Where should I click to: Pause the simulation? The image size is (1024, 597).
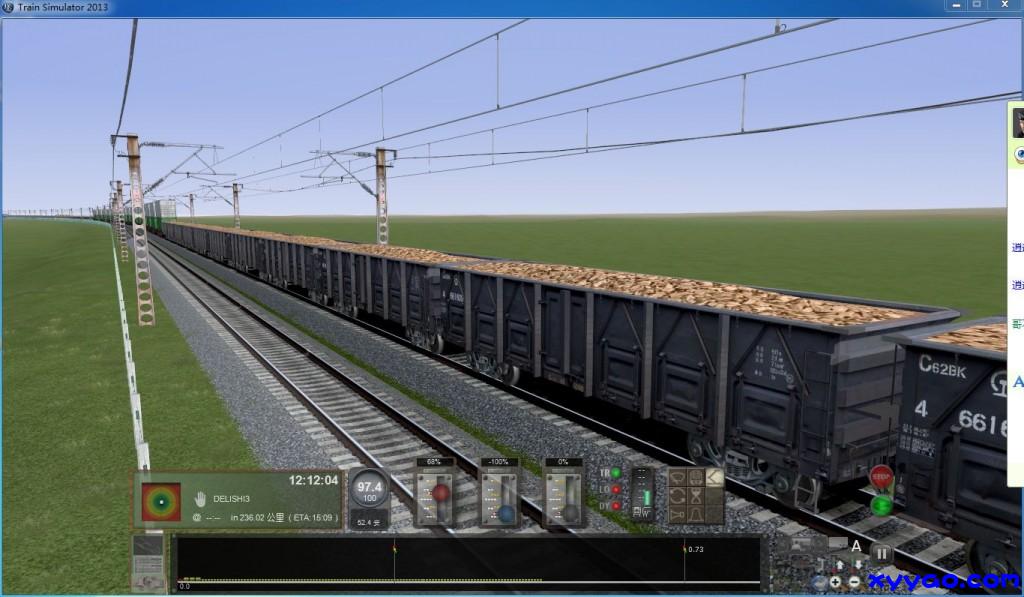pyautogui.click(x=881, y=552)
